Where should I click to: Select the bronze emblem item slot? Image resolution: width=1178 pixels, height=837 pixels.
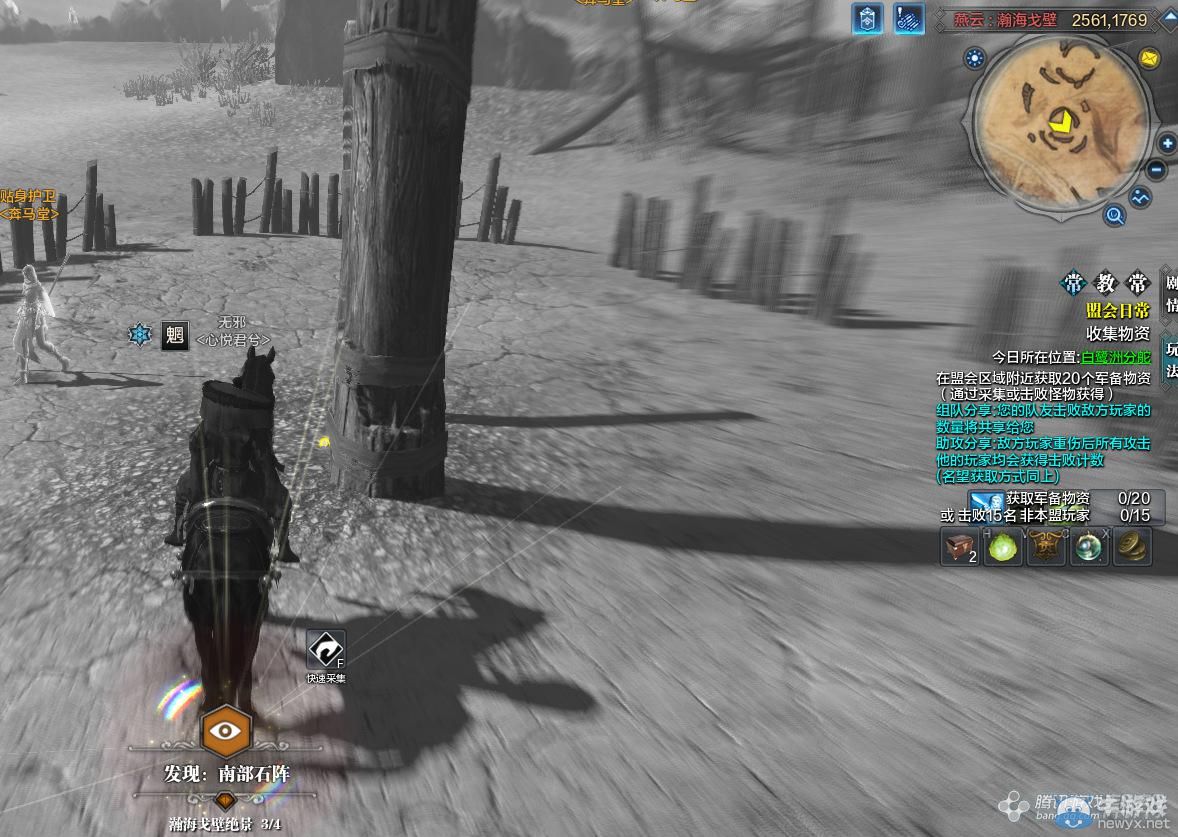pos(1046,547)
